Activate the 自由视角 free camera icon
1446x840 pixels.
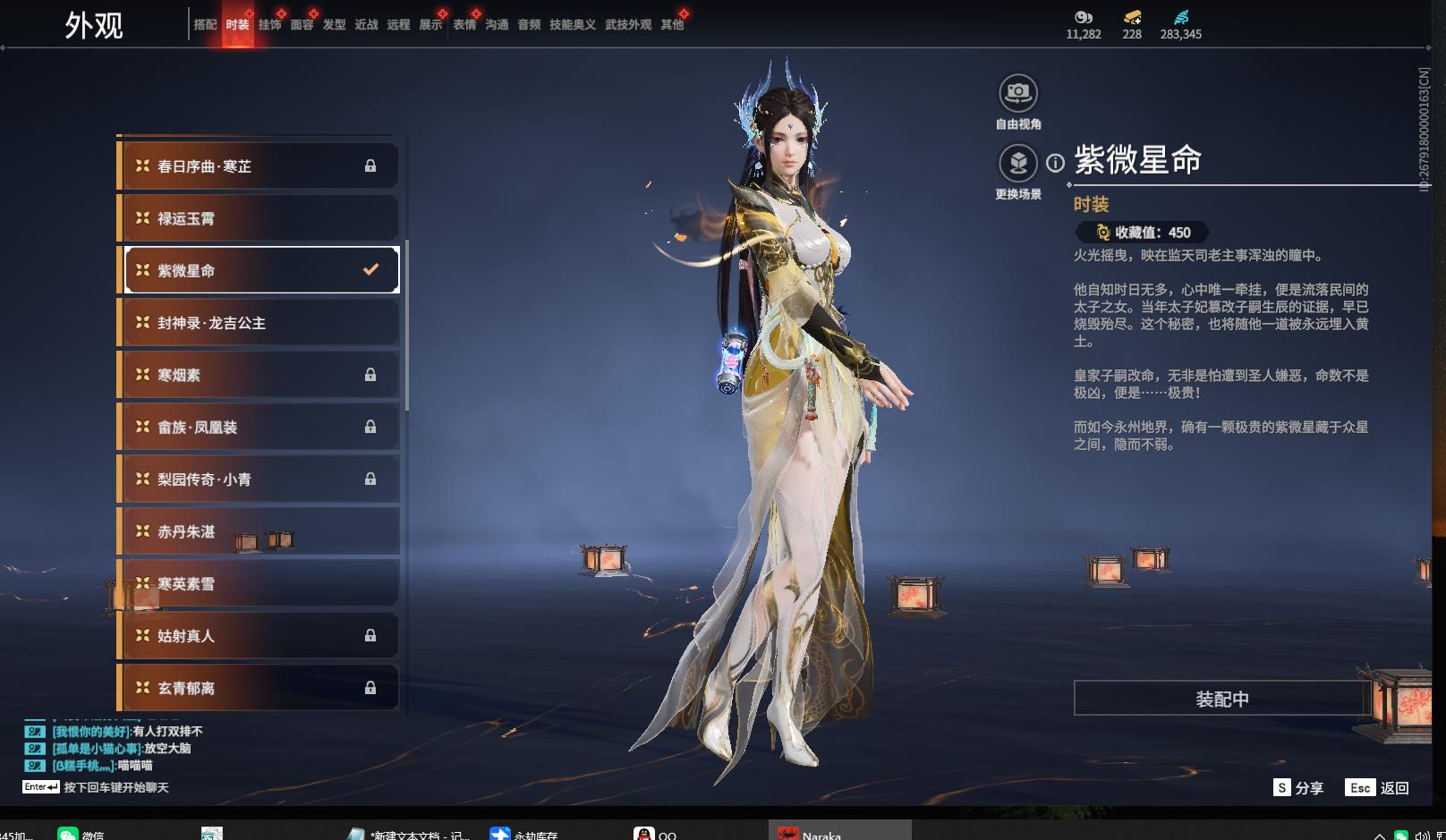point(1017,94)
